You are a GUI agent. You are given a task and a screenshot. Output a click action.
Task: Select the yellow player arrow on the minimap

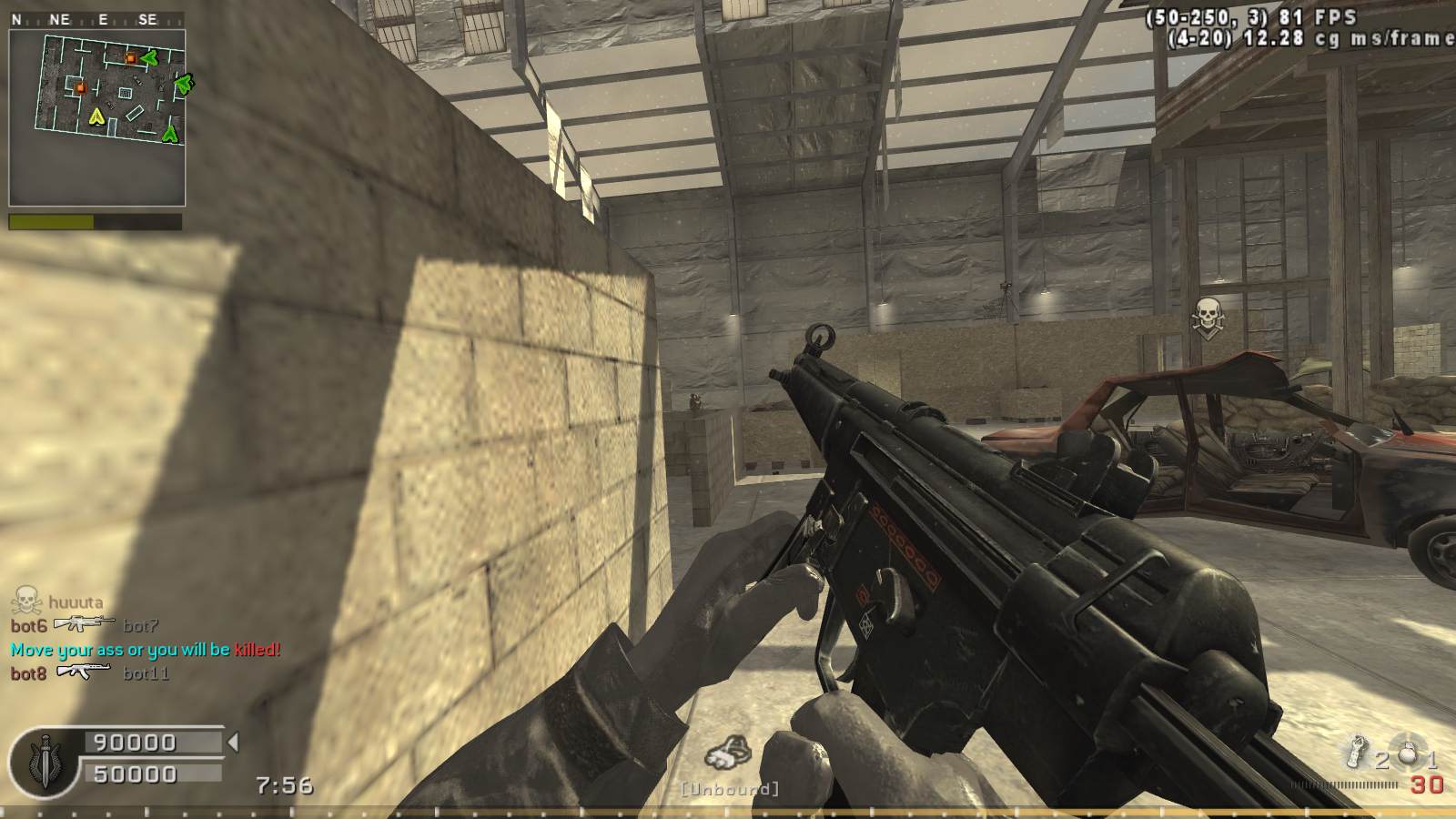click(96, 116)
